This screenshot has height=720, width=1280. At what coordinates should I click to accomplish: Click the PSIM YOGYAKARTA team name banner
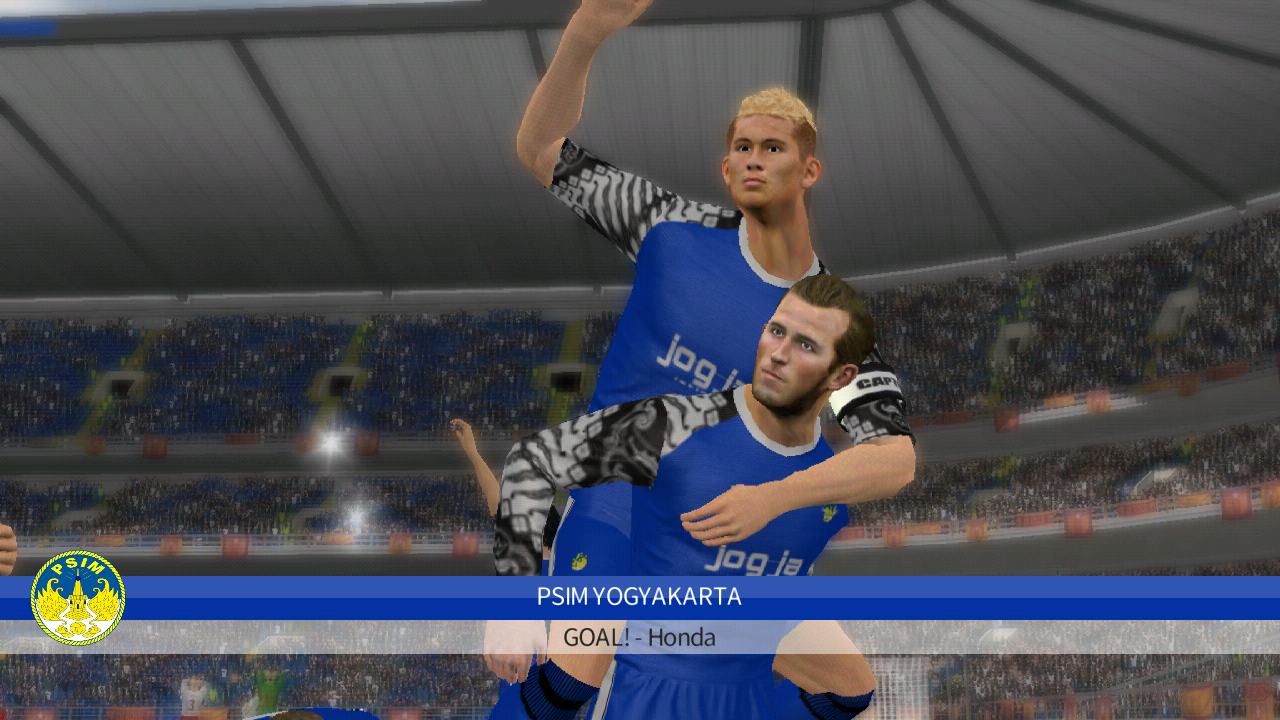click(x=639, y=597)
